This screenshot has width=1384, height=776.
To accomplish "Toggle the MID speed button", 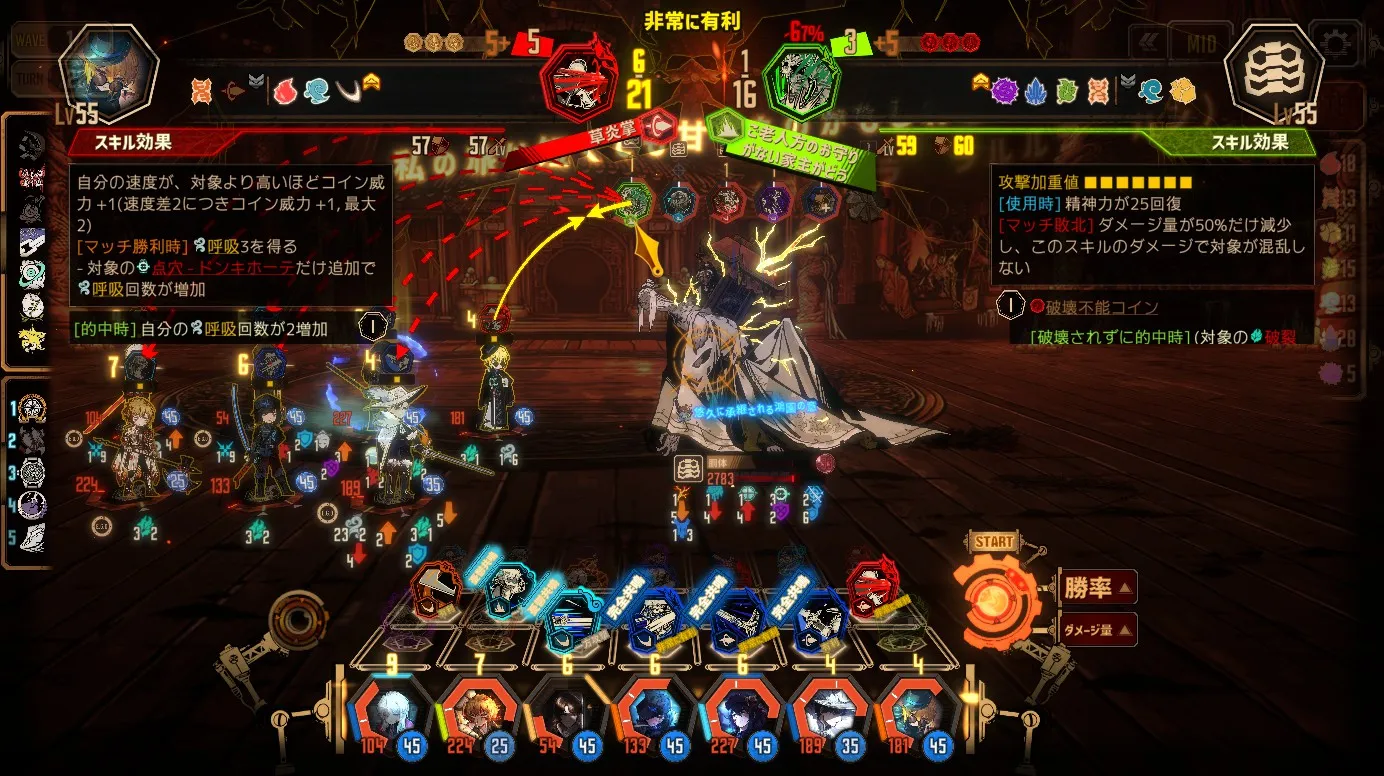I will 1201,44.
